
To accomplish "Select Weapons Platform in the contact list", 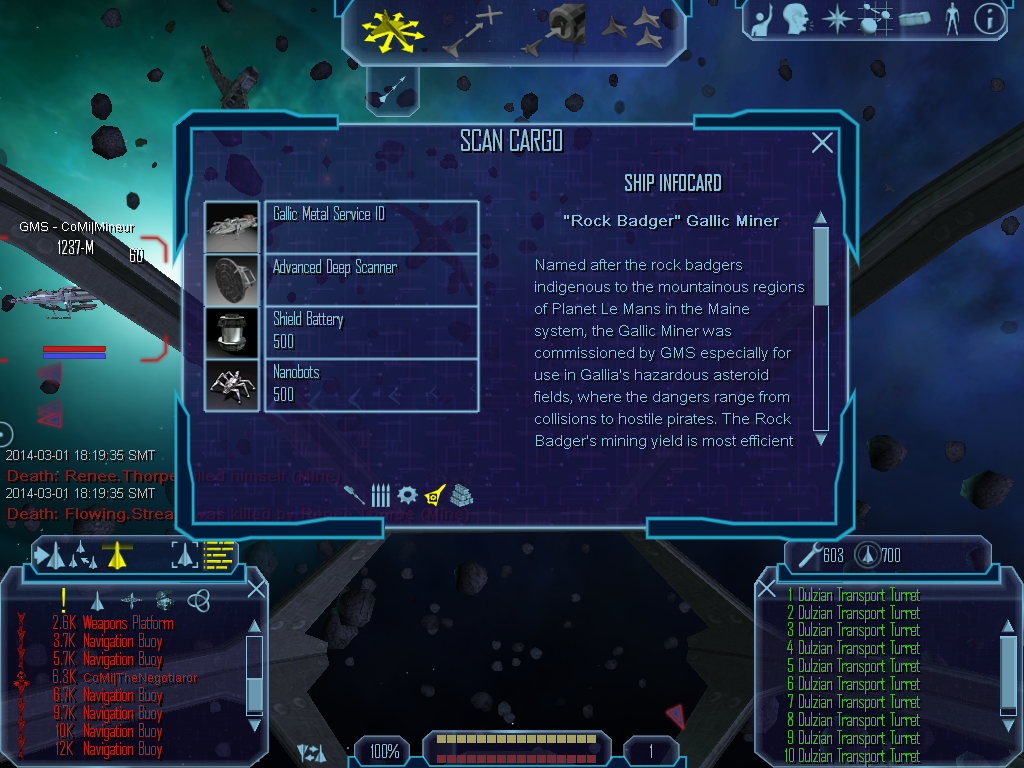I will click(x=128, y=623).
